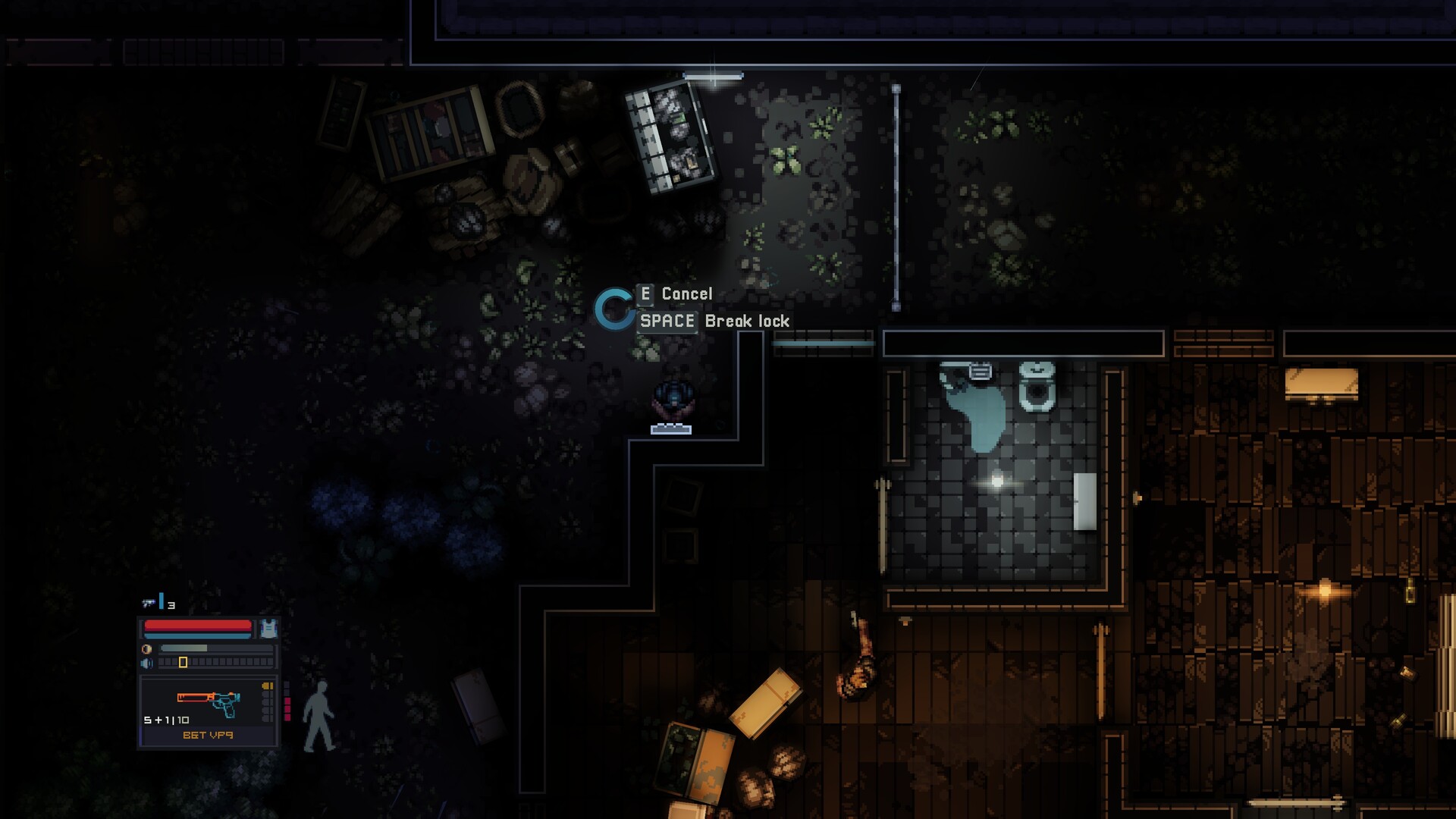Click the speaker icon beside the noise meter

[146, 662]
